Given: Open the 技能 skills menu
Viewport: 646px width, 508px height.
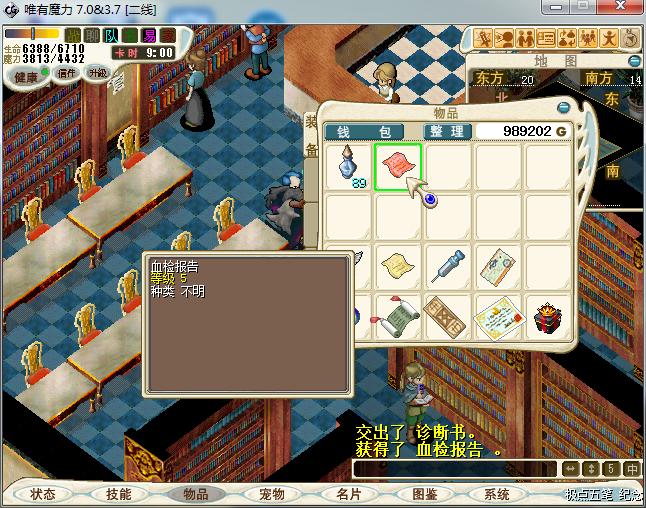Looking at the screenshot, I should coord(119,494).
